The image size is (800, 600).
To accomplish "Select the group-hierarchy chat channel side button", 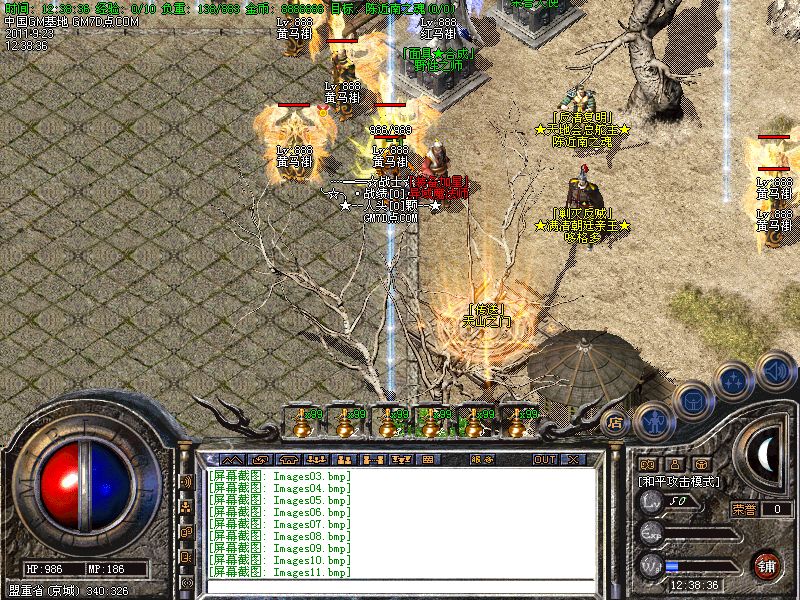I will (186, 506).
